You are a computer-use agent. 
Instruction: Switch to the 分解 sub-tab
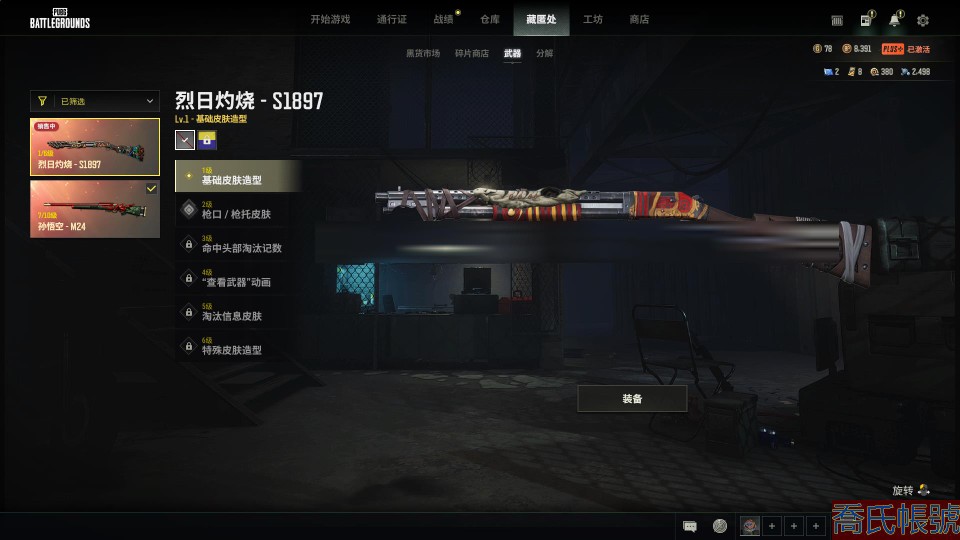pyautogui.click(x=544, y=54)
